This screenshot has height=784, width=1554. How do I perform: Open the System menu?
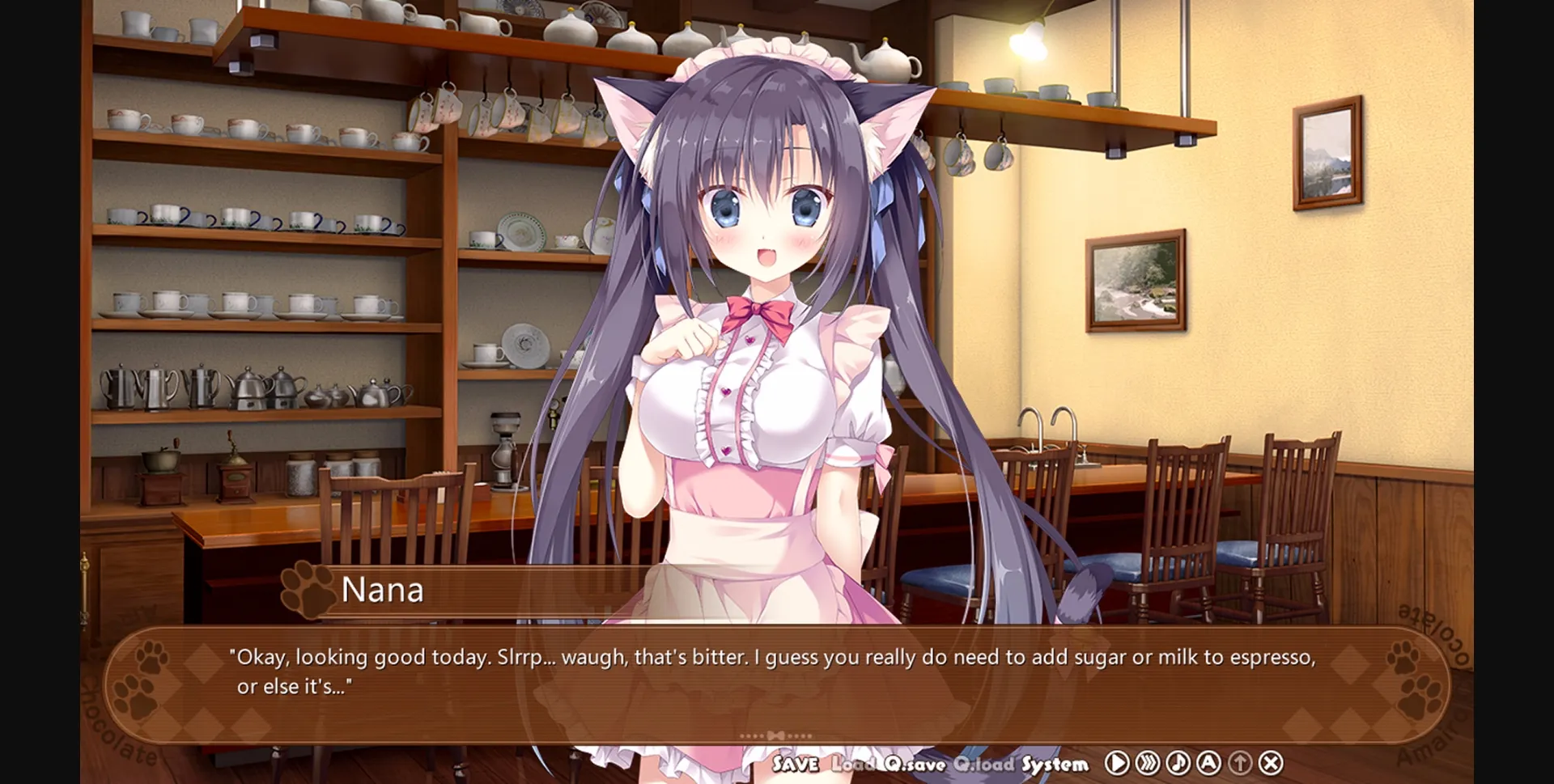[1056, 762]
